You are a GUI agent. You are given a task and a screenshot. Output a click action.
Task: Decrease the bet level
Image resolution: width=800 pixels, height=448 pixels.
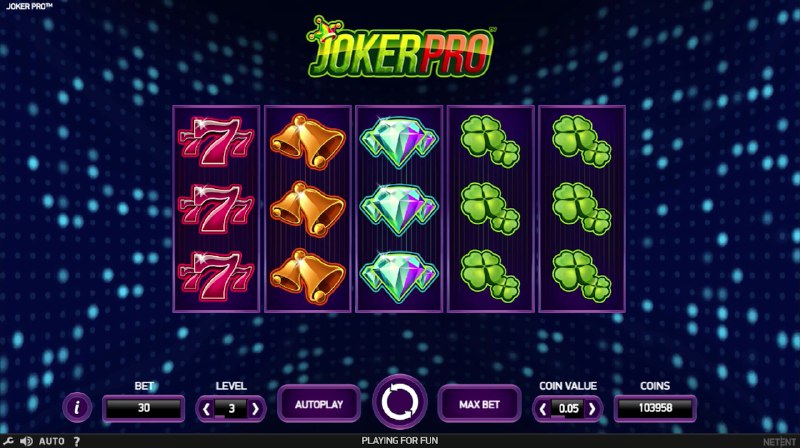(x=207, y=408)
